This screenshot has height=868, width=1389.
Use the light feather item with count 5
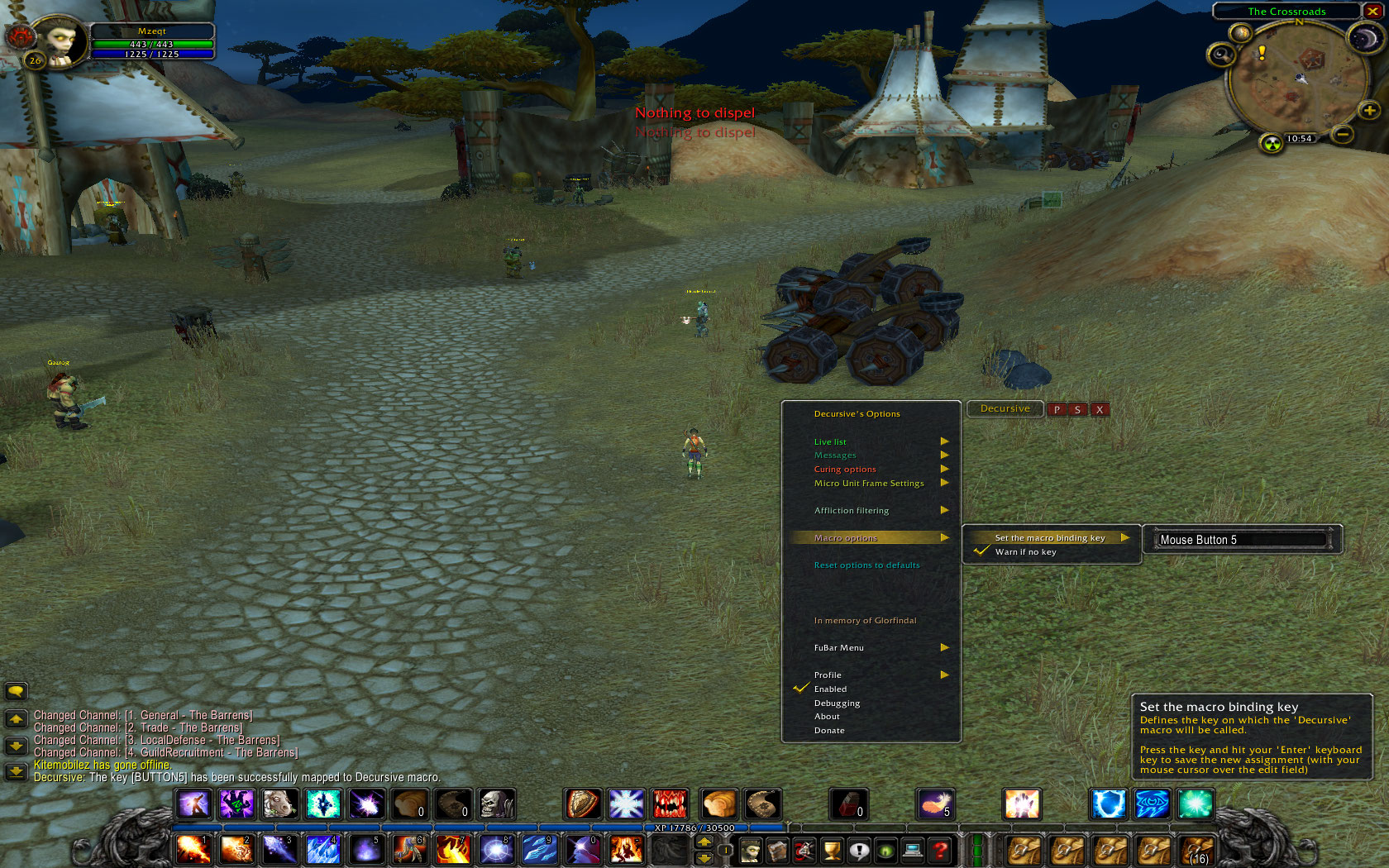935,804
